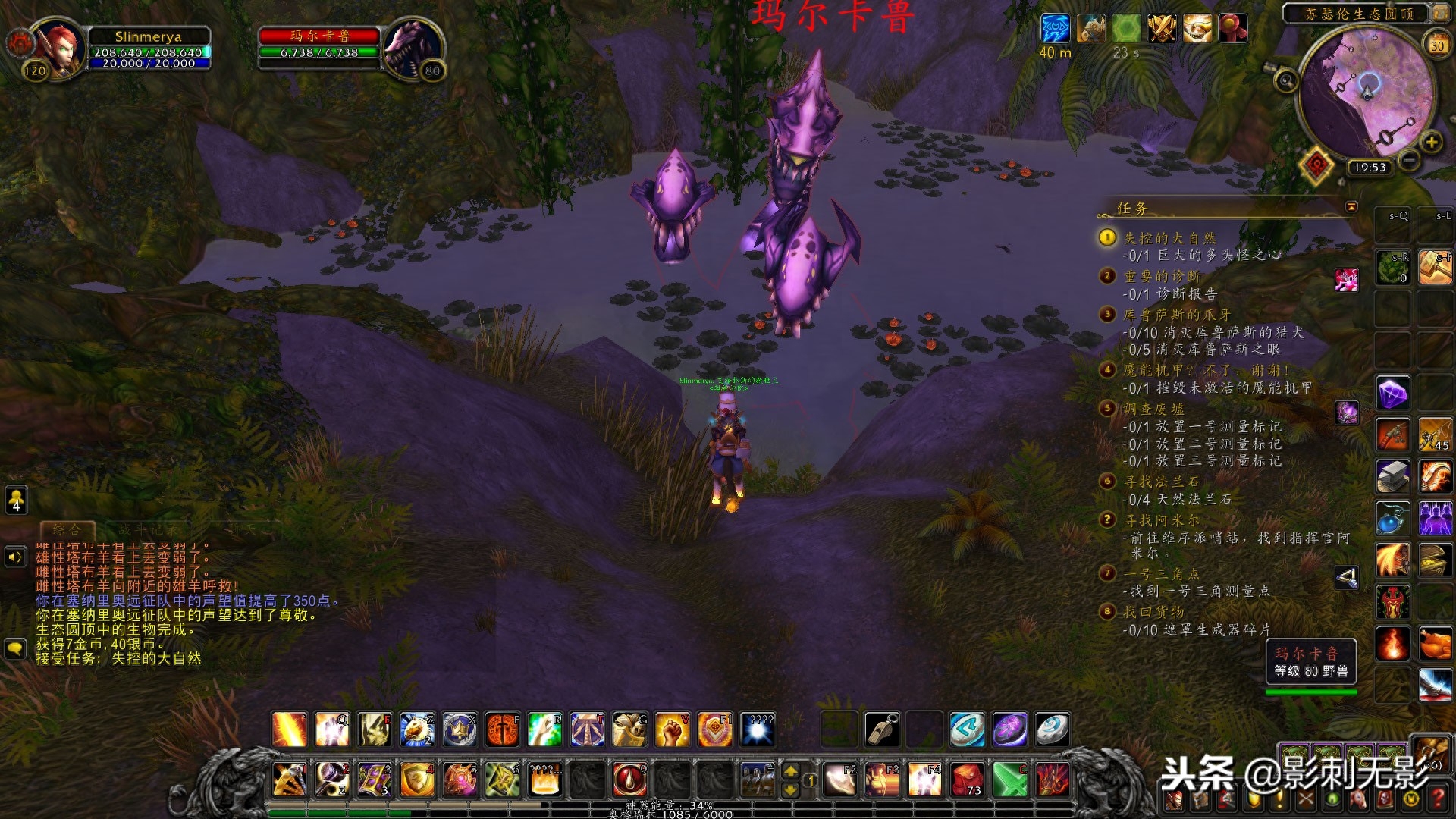Activate the red blood-drop ability on key 9
Screen dimensions: 1456x819
[x=629, y=779]
